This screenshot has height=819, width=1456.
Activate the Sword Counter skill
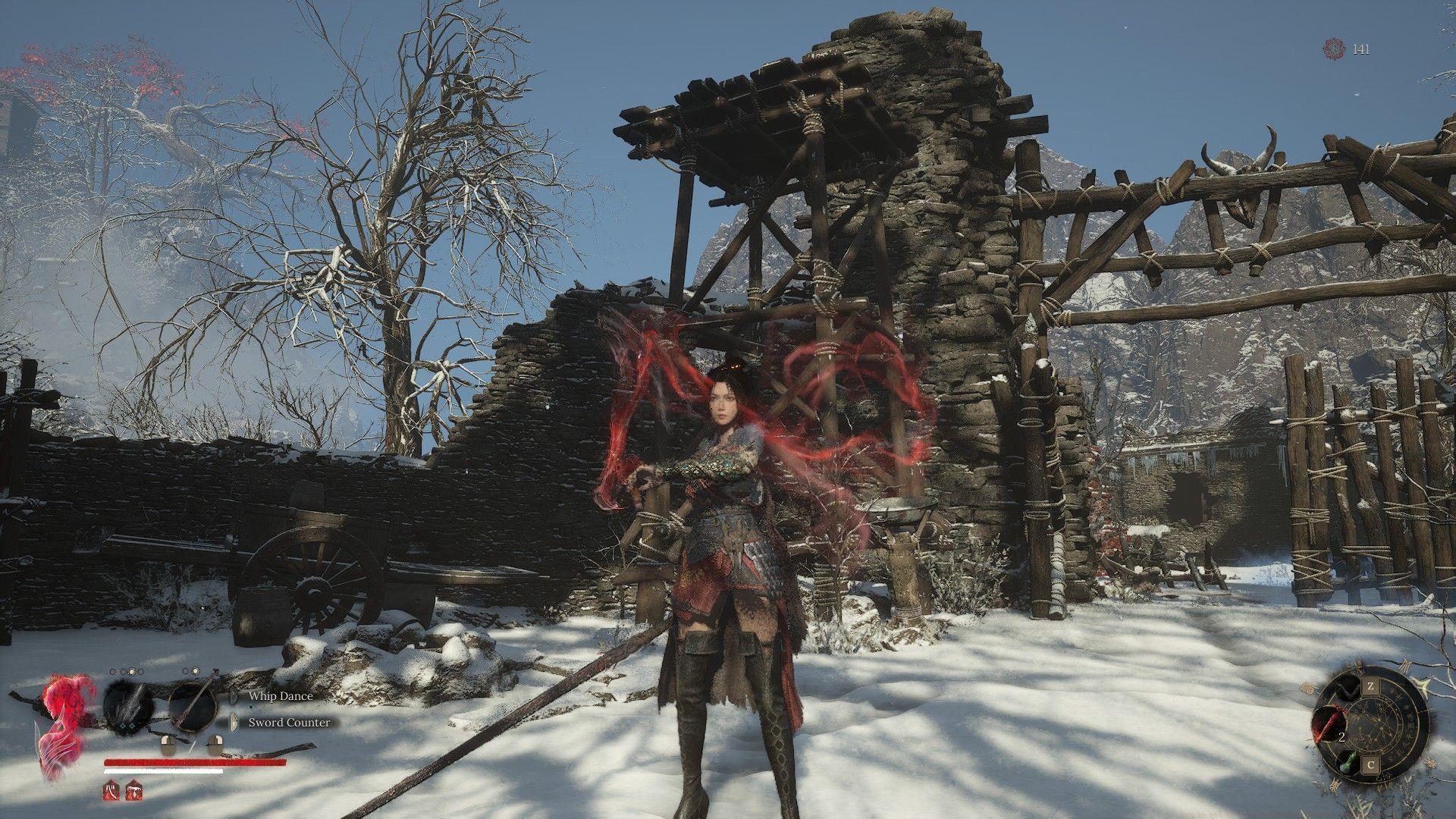pos(289,722)
